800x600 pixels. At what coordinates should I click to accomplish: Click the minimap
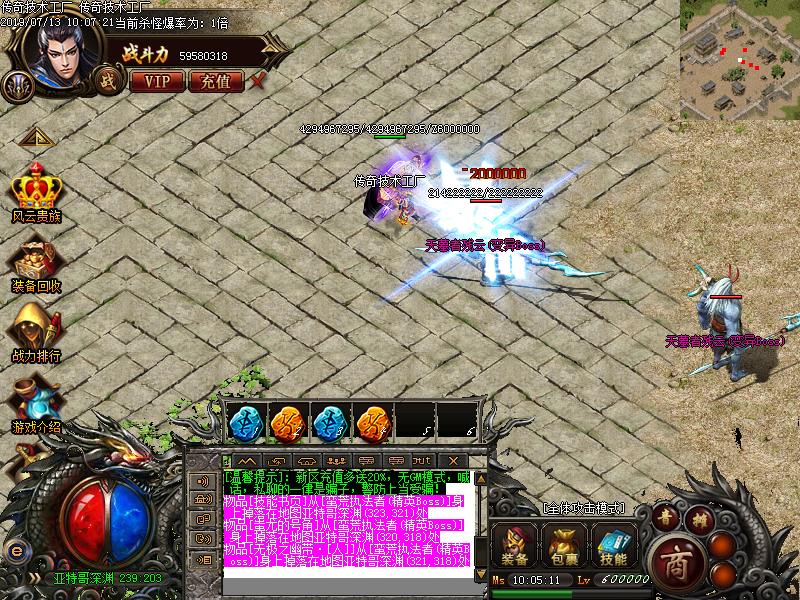tap(739, 59)
